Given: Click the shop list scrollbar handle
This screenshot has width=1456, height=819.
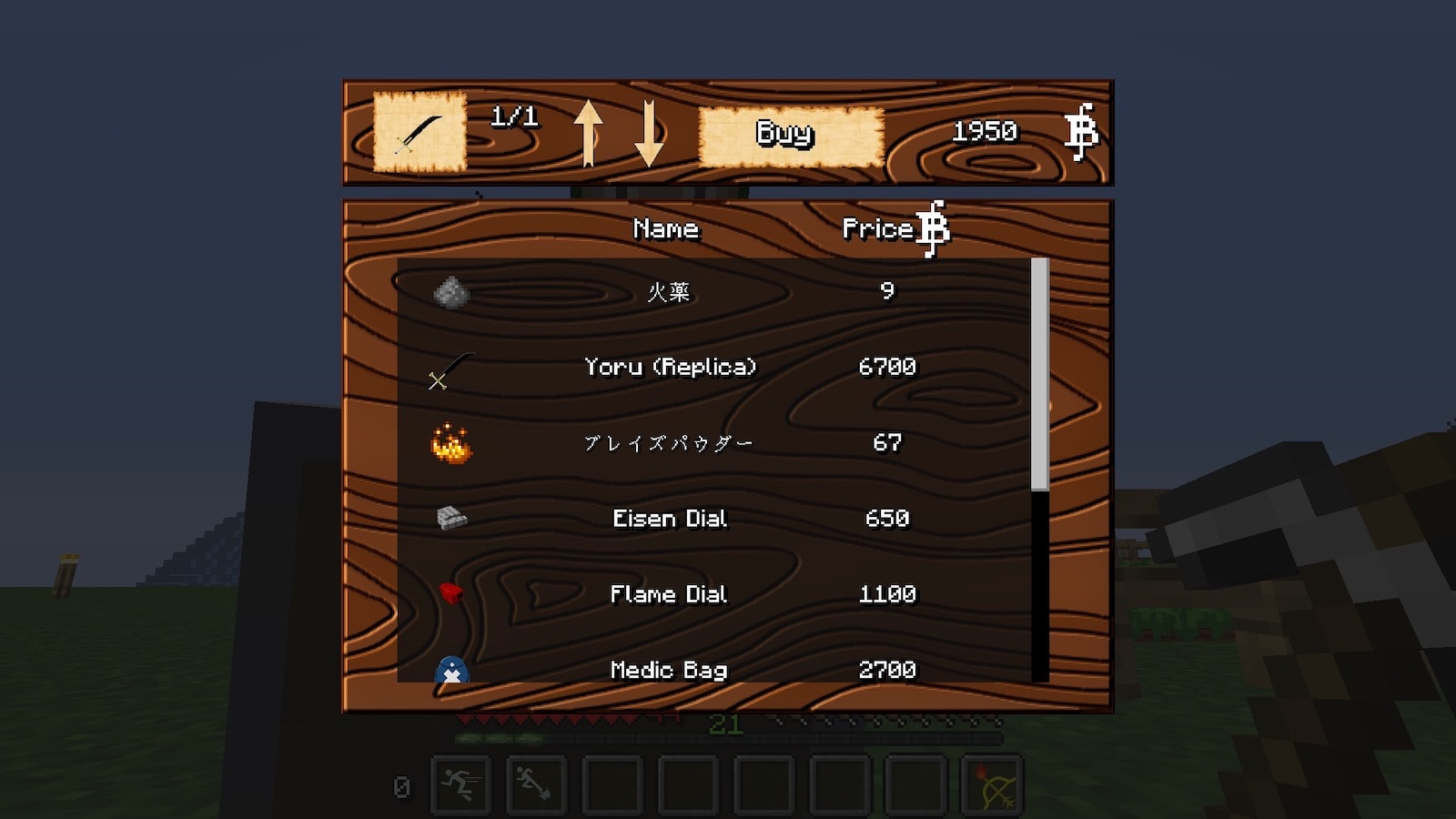Looking at the screenshot, I should (1039, 373).
